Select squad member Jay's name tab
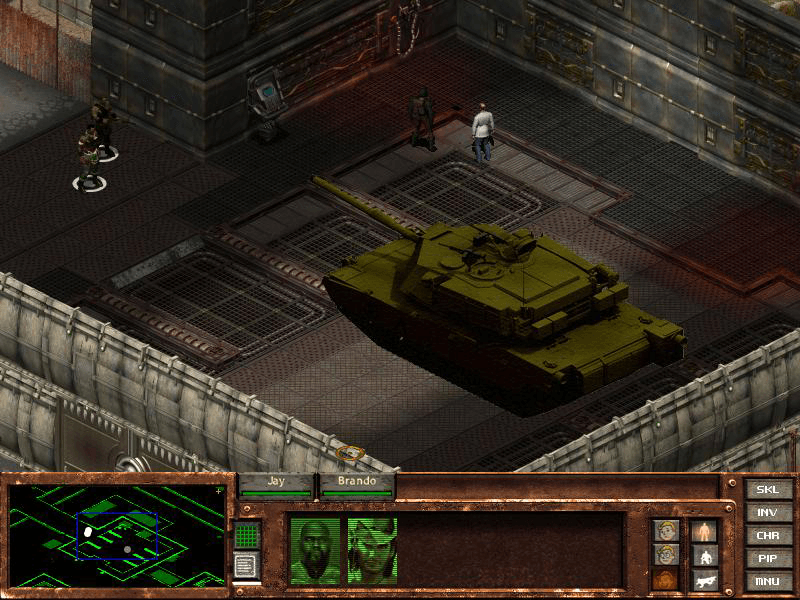 277,481
